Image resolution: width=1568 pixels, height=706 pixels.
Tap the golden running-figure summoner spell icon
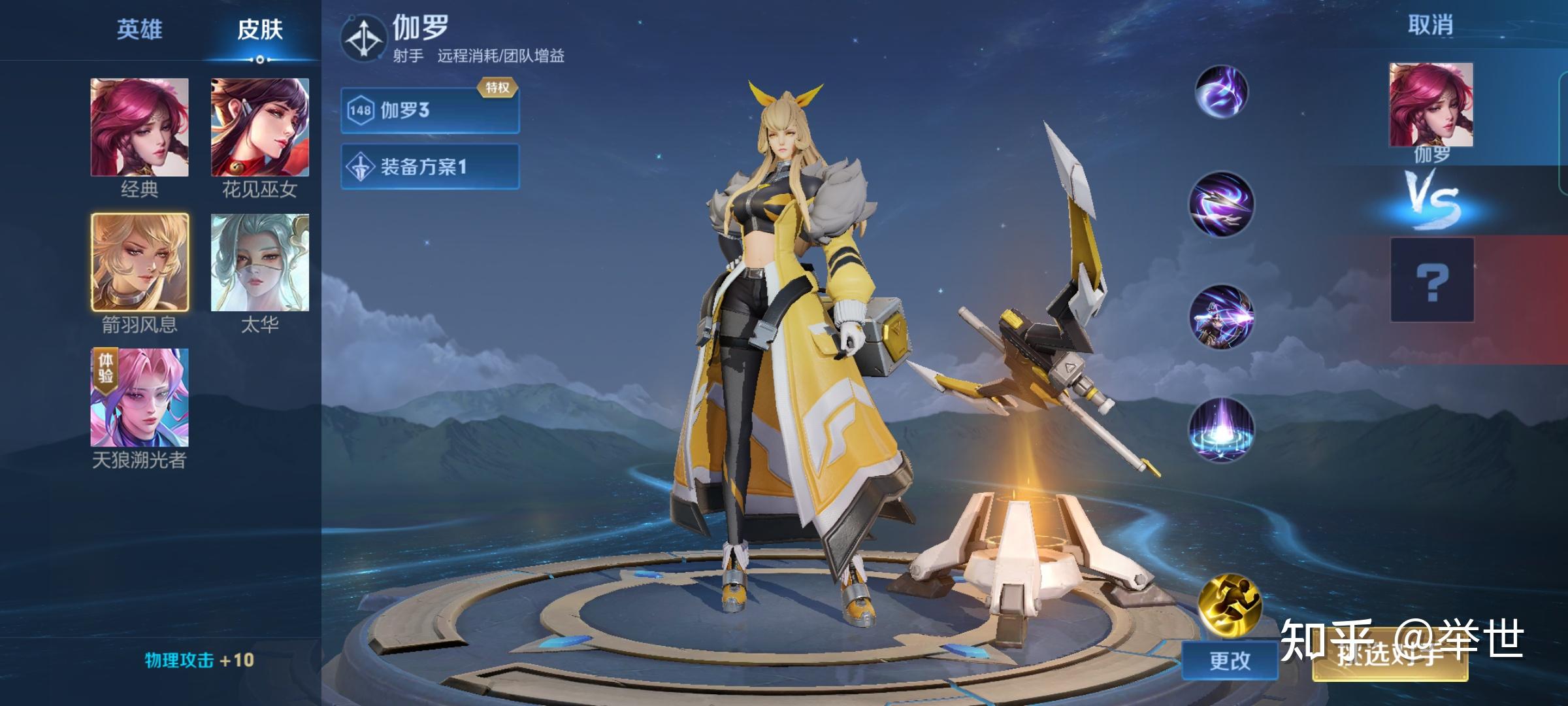coord(1230,605)
